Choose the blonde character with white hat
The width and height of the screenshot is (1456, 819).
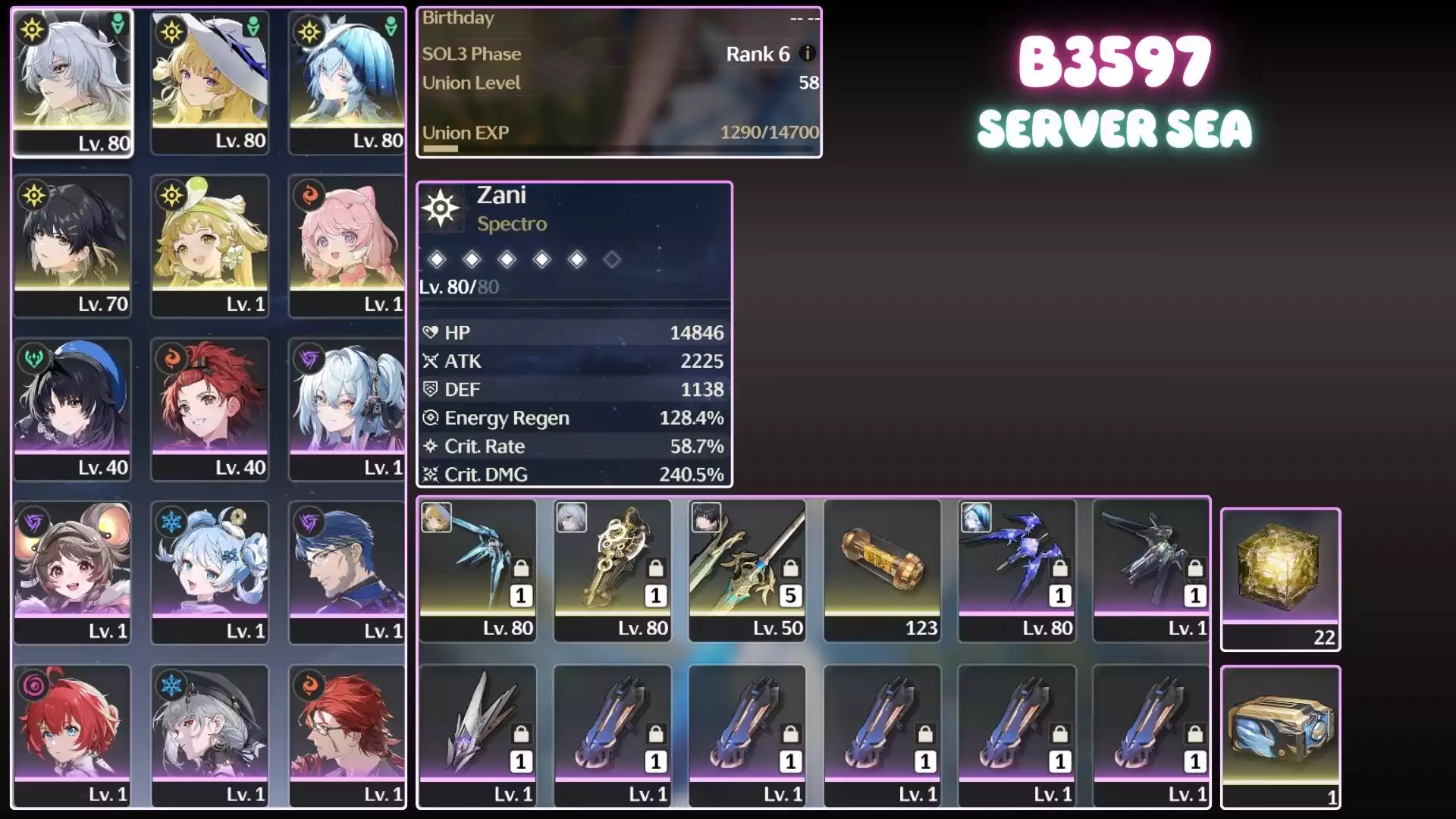point(210,82)
